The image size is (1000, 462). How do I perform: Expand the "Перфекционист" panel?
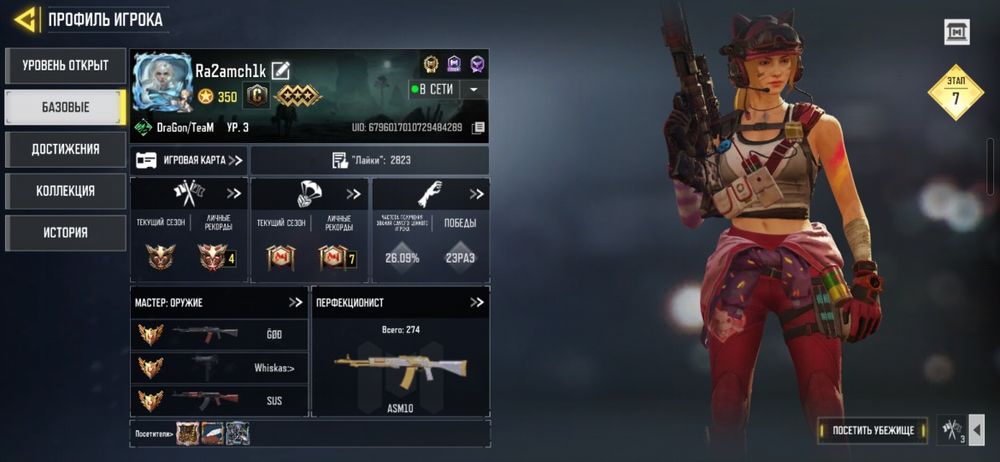tap(476, 302)
